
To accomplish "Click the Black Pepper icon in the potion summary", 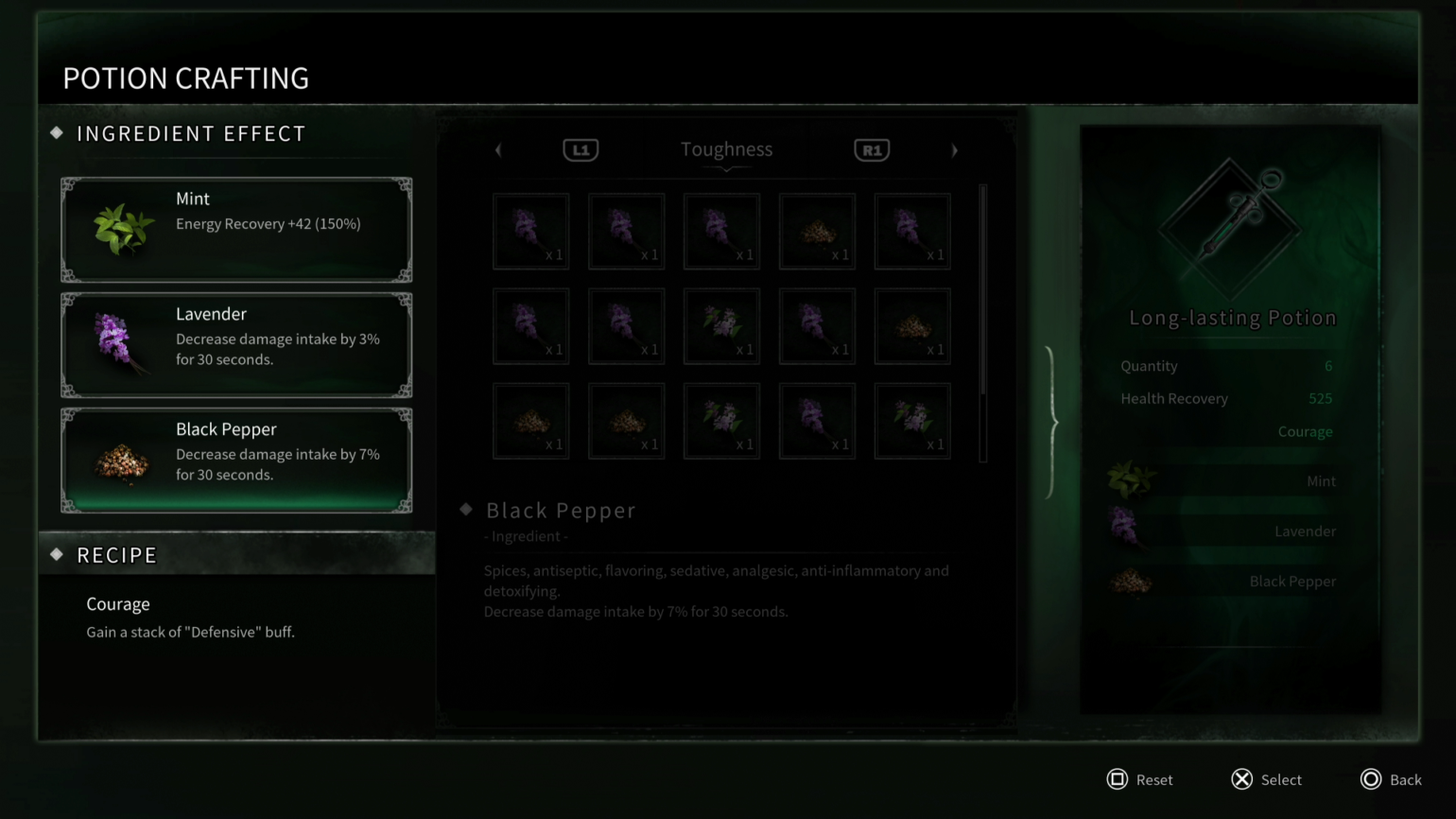I will (x=1131, y=581).
